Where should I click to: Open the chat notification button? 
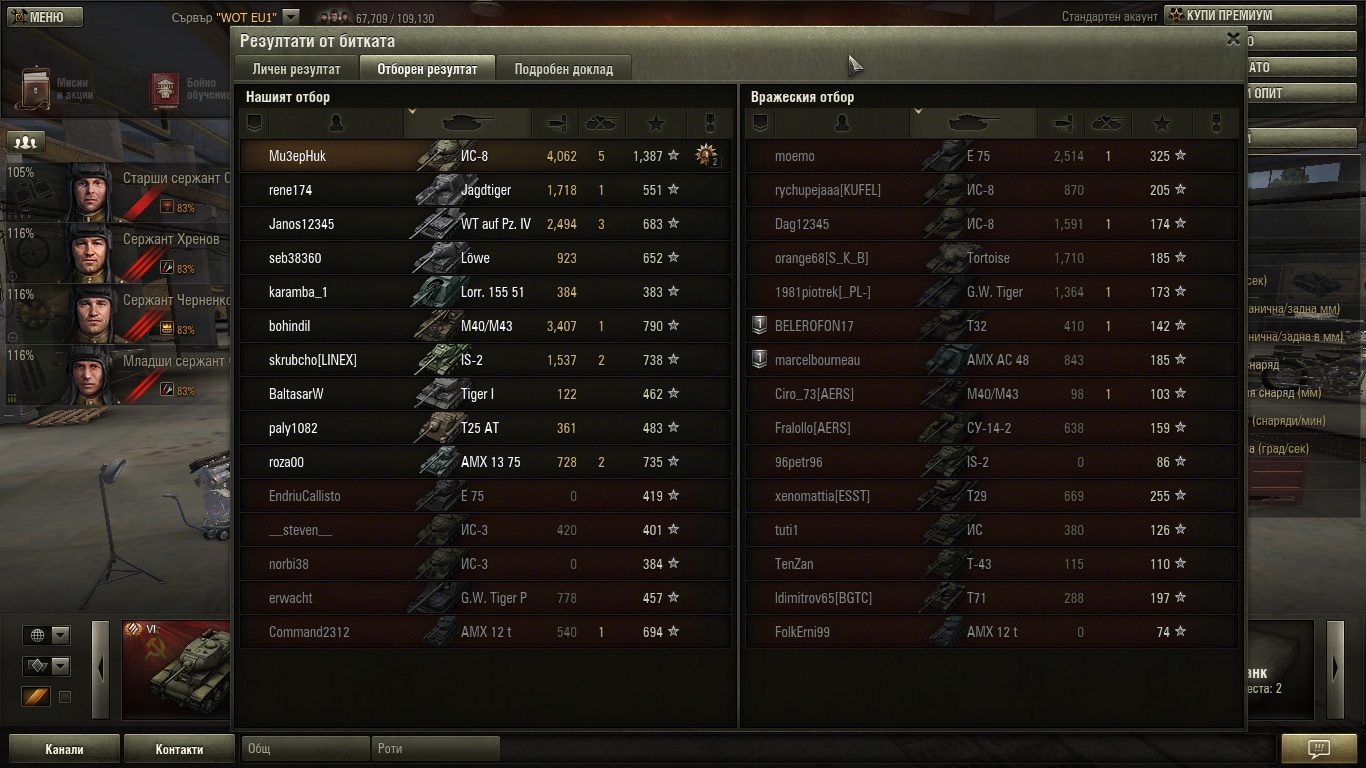[1318, 749]
